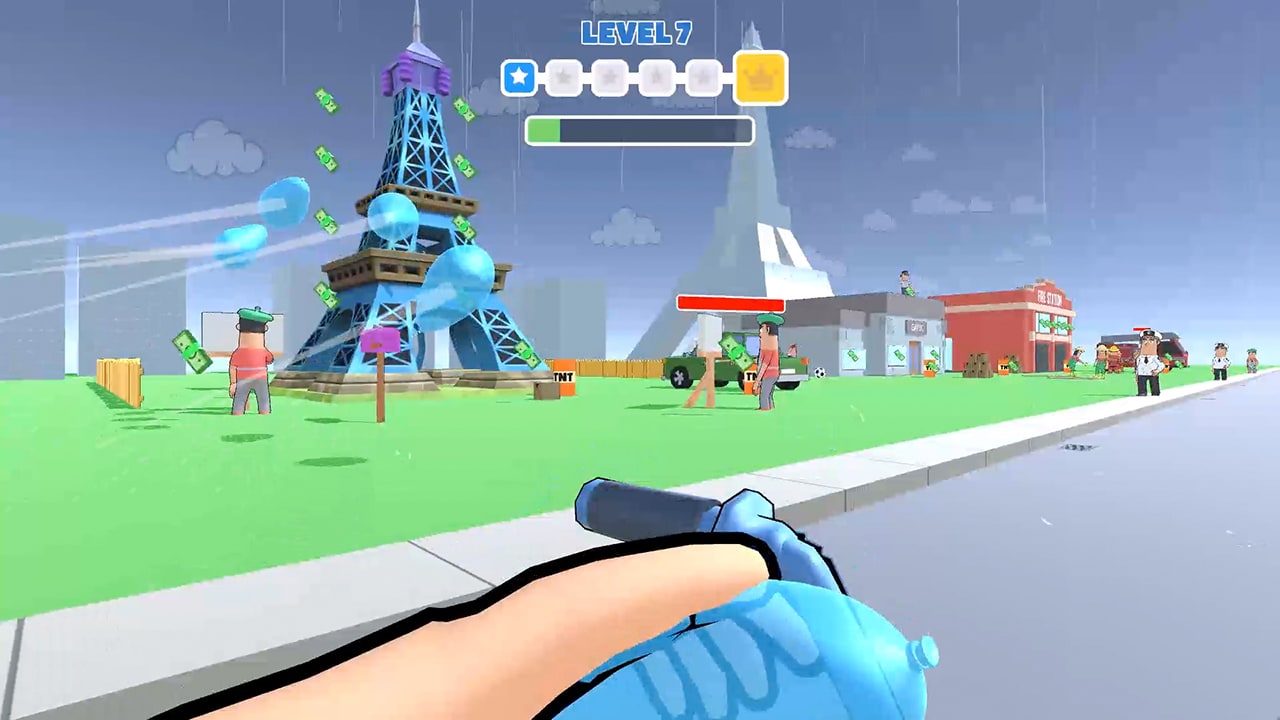Click the last grey star before the crown
Viewport: 1280px width, 720px height.
(703, 77)
